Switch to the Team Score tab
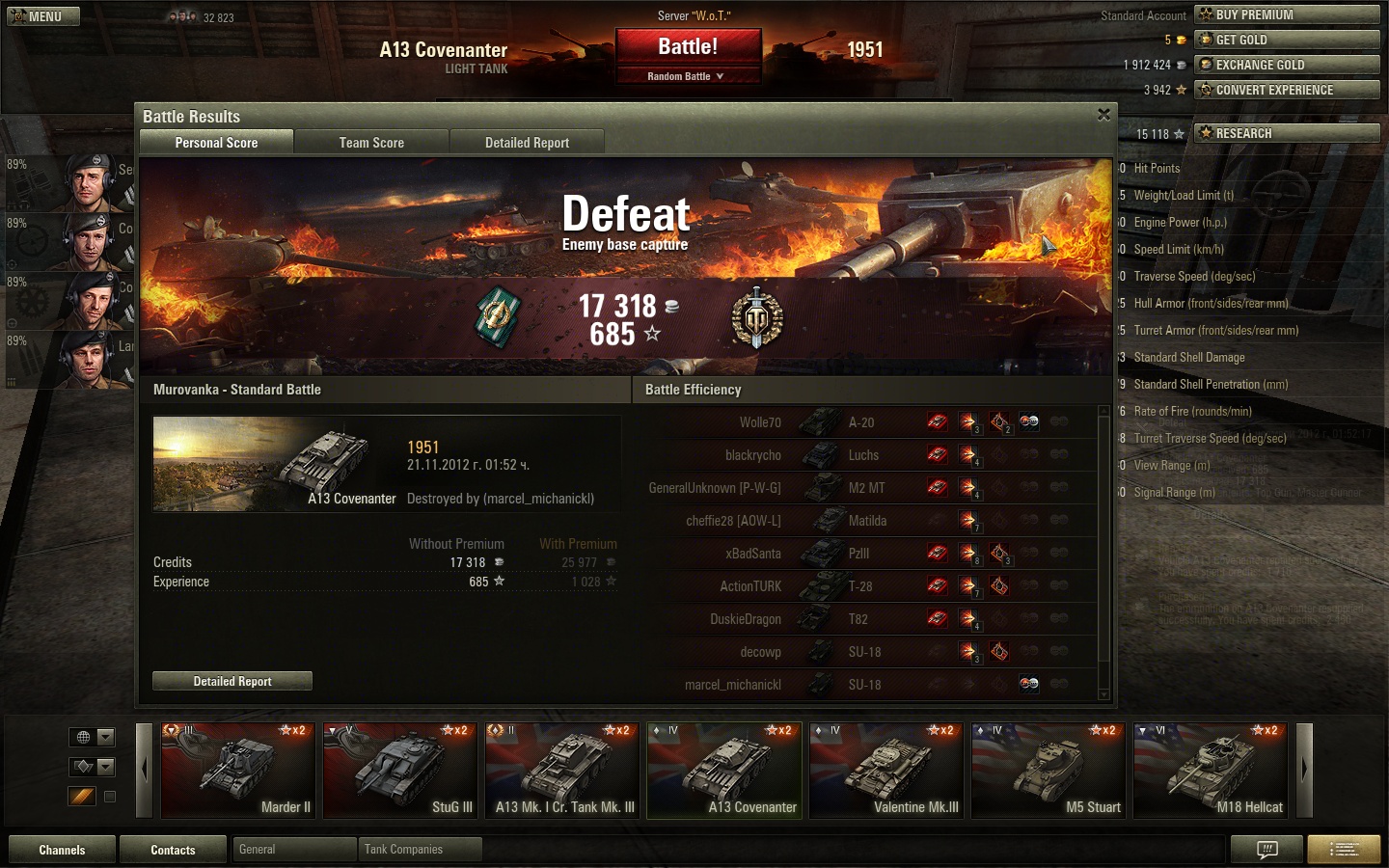Image resolution: width=1389 pixels, height=868 pixels. click(371, 143)
